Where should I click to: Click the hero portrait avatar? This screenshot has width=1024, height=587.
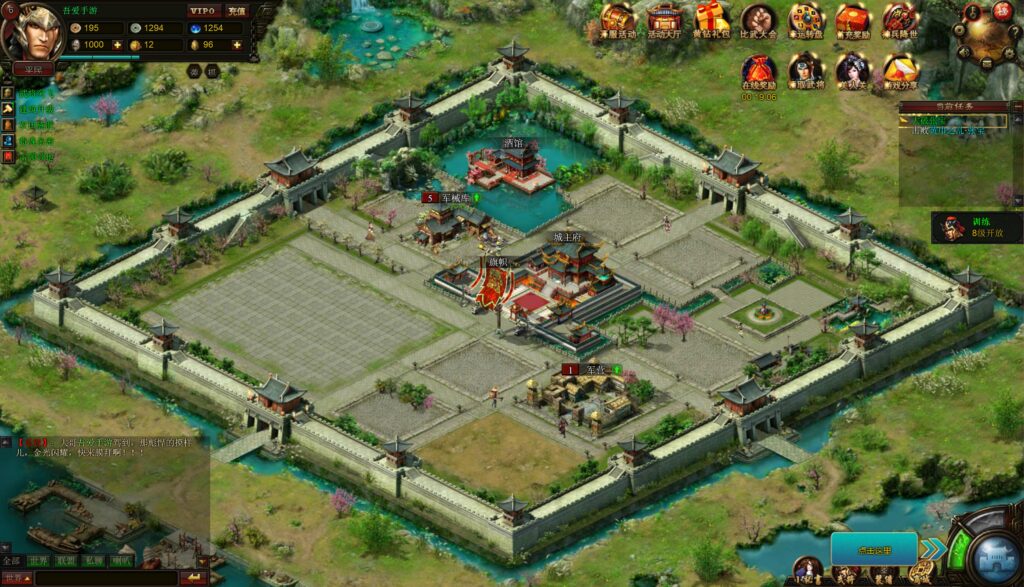pyautogui.click(x=28, y=30)
